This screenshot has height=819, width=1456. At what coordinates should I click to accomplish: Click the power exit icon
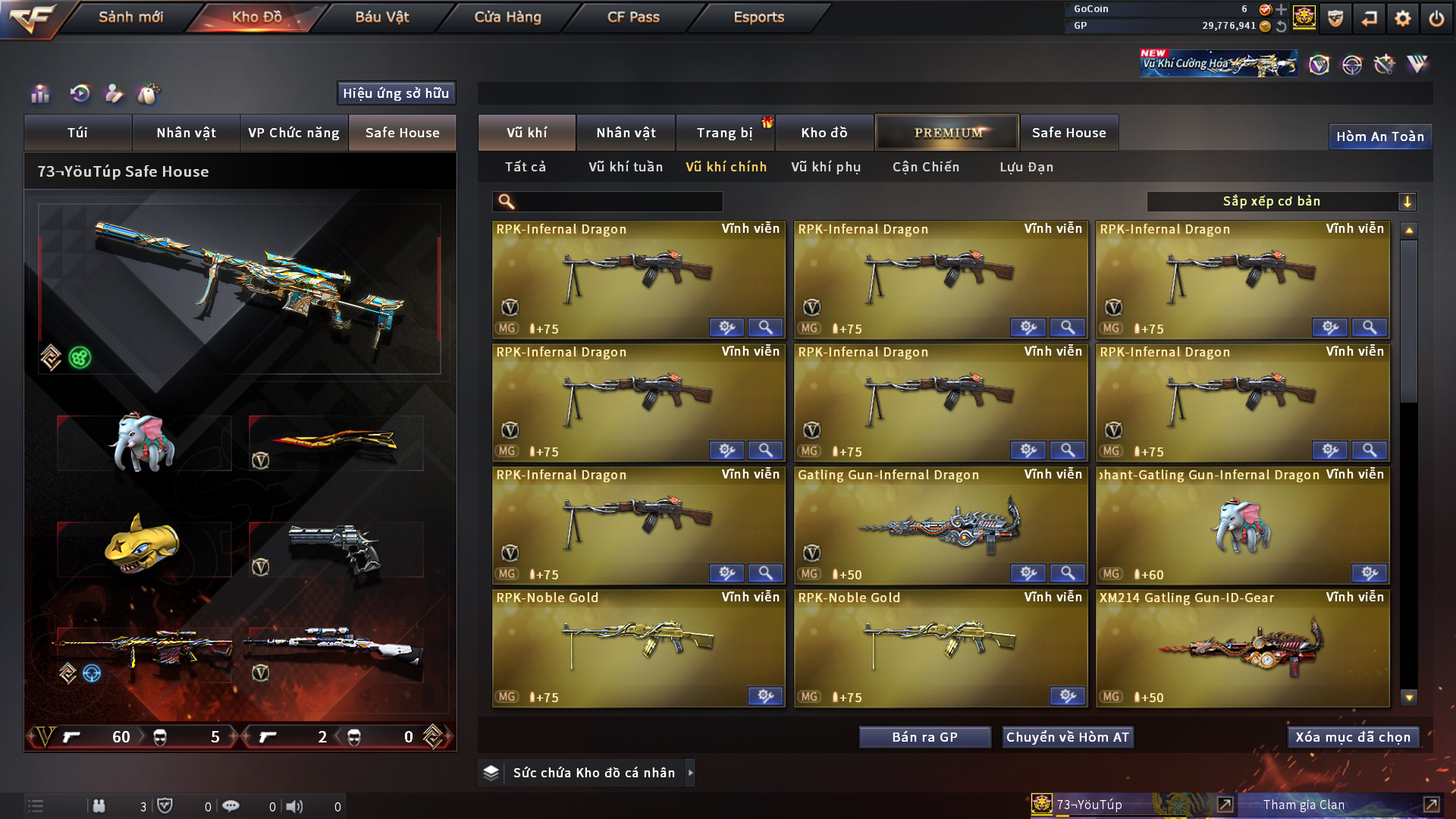coord(1436,18)
